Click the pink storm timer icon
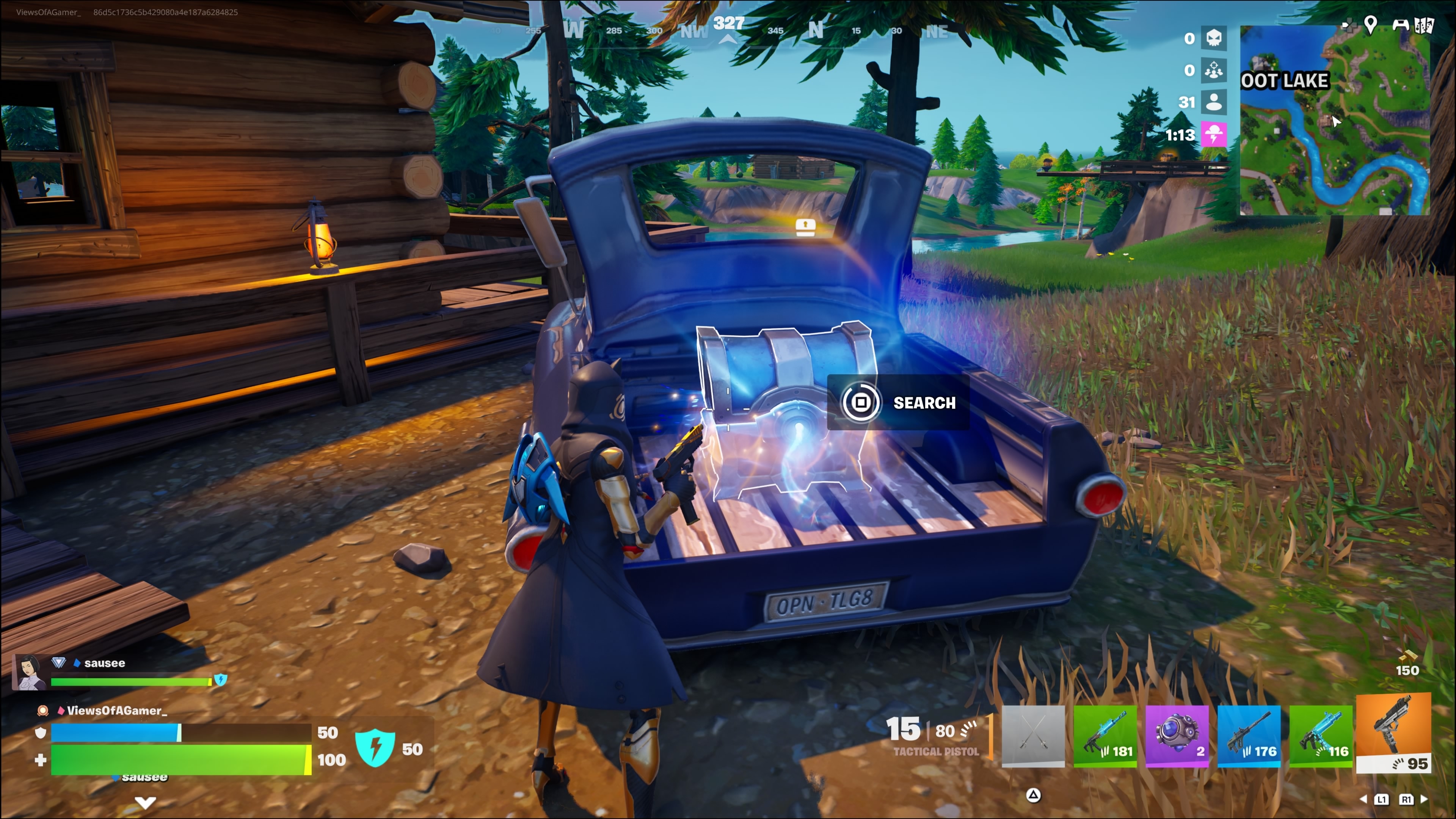1456x819 pixels. 1213,135
